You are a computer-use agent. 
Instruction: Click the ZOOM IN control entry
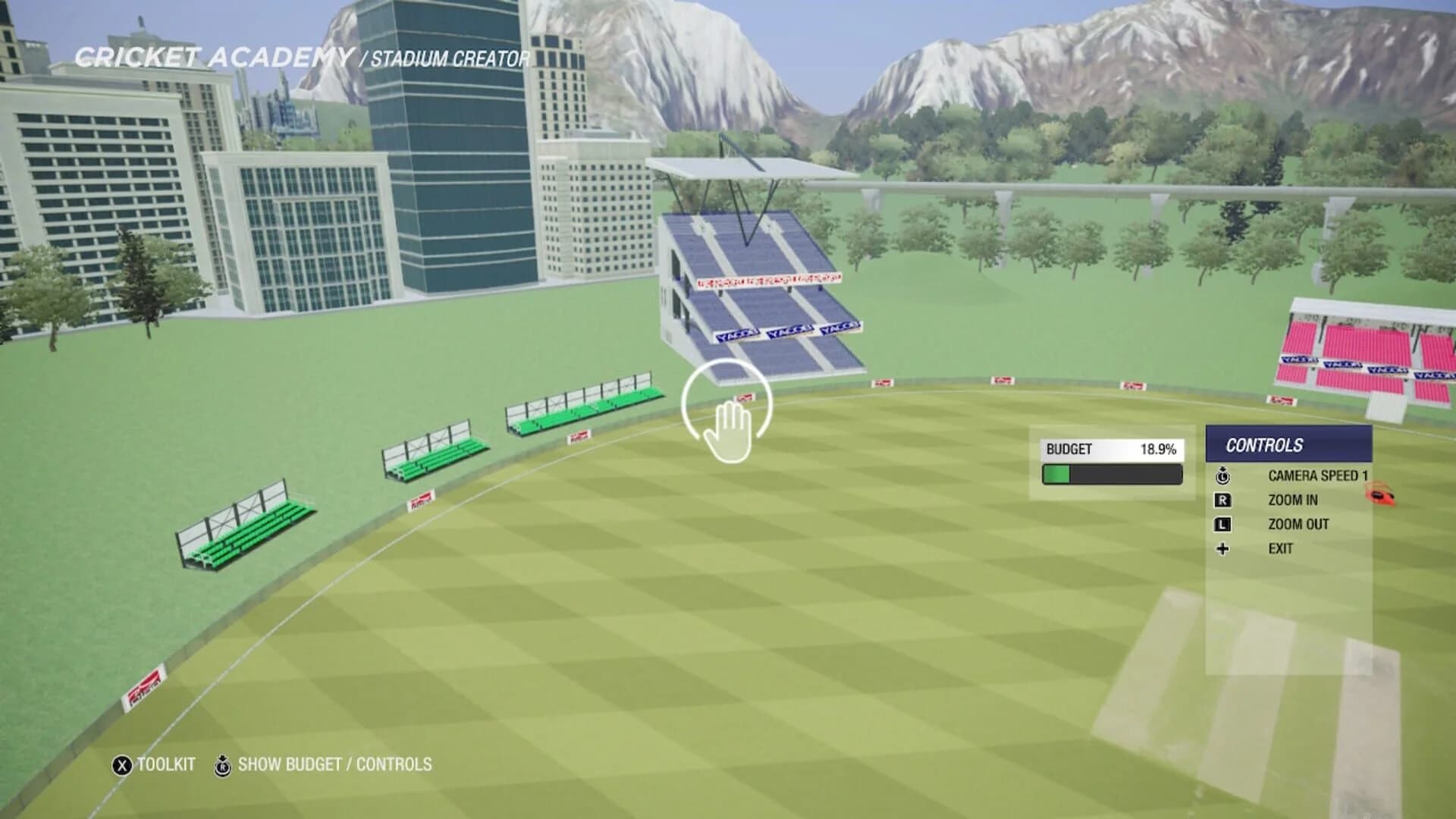point(1294,500)
